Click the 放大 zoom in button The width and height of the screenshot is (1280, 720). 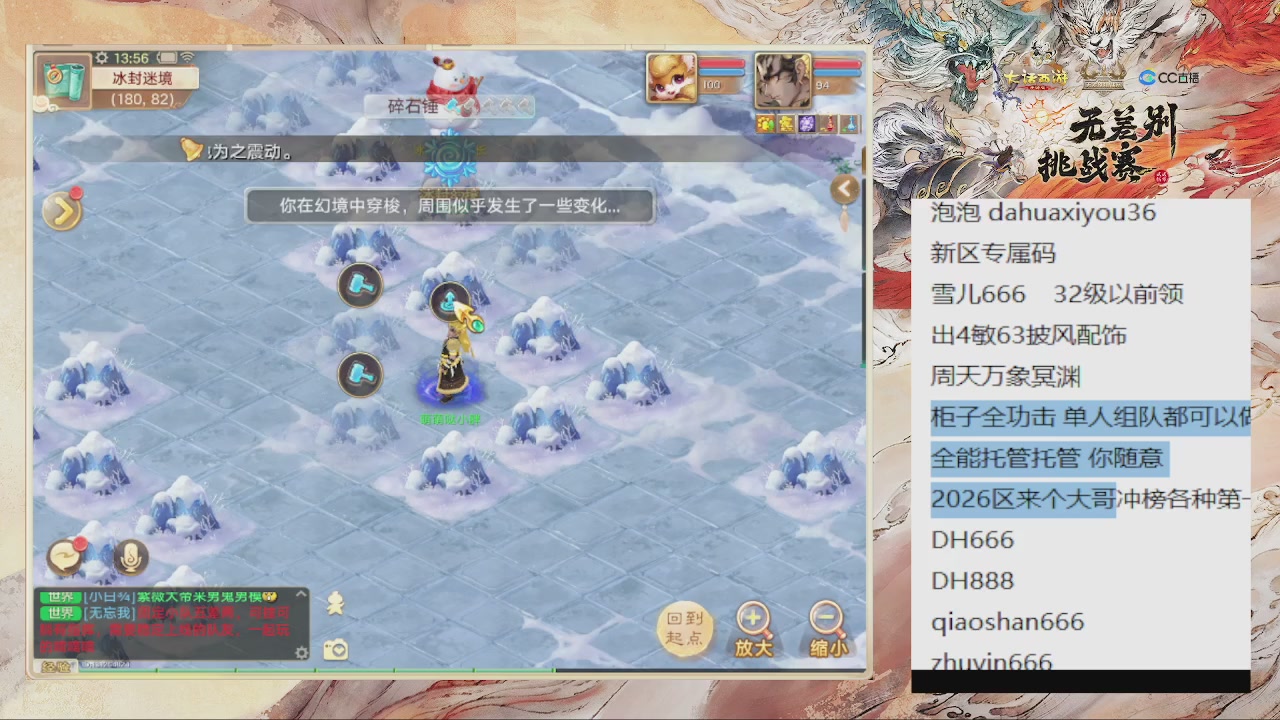tap(753, 626)
